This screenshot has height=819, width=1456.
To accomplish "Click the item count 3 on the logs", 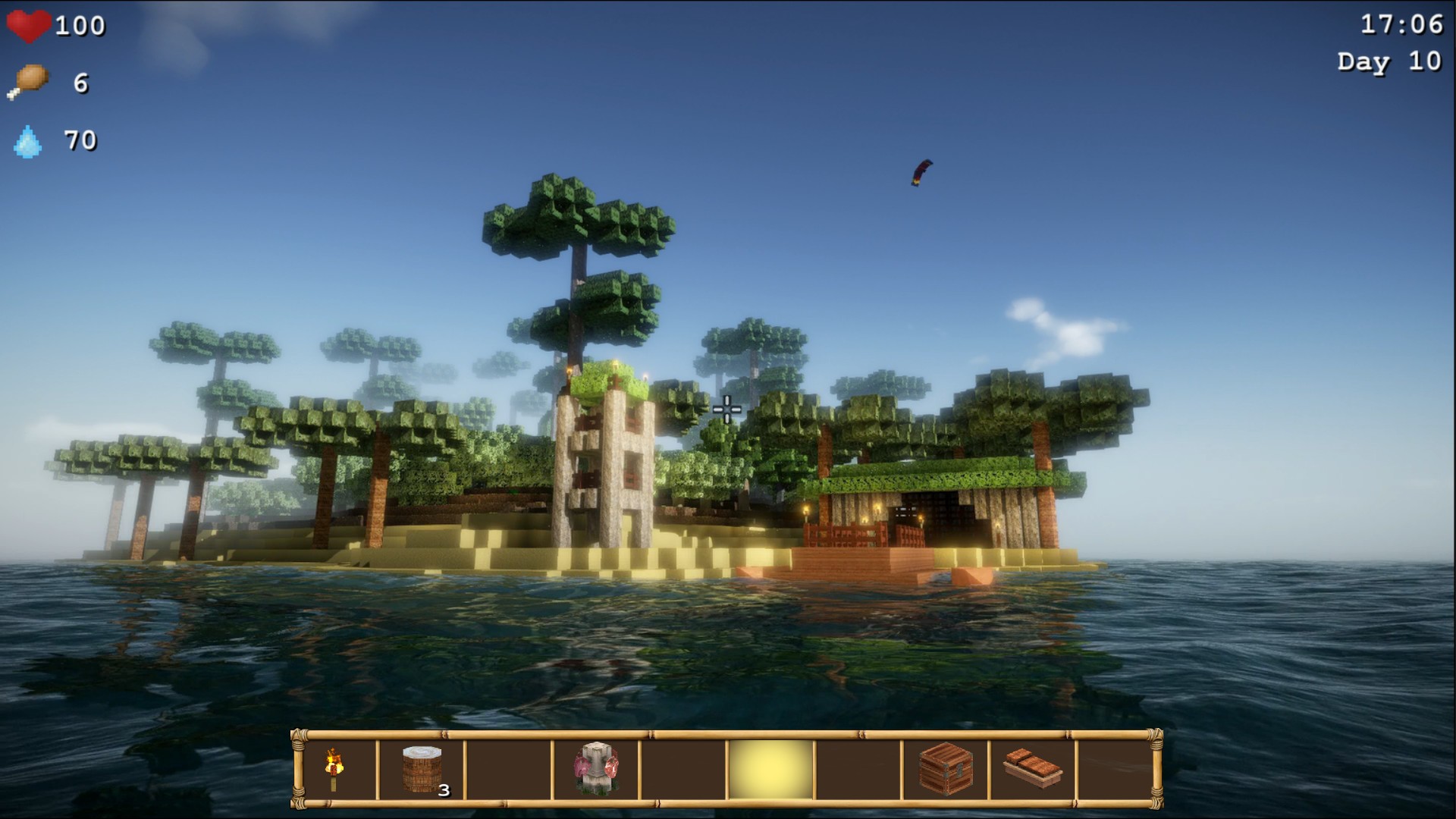I will [444, 790].
